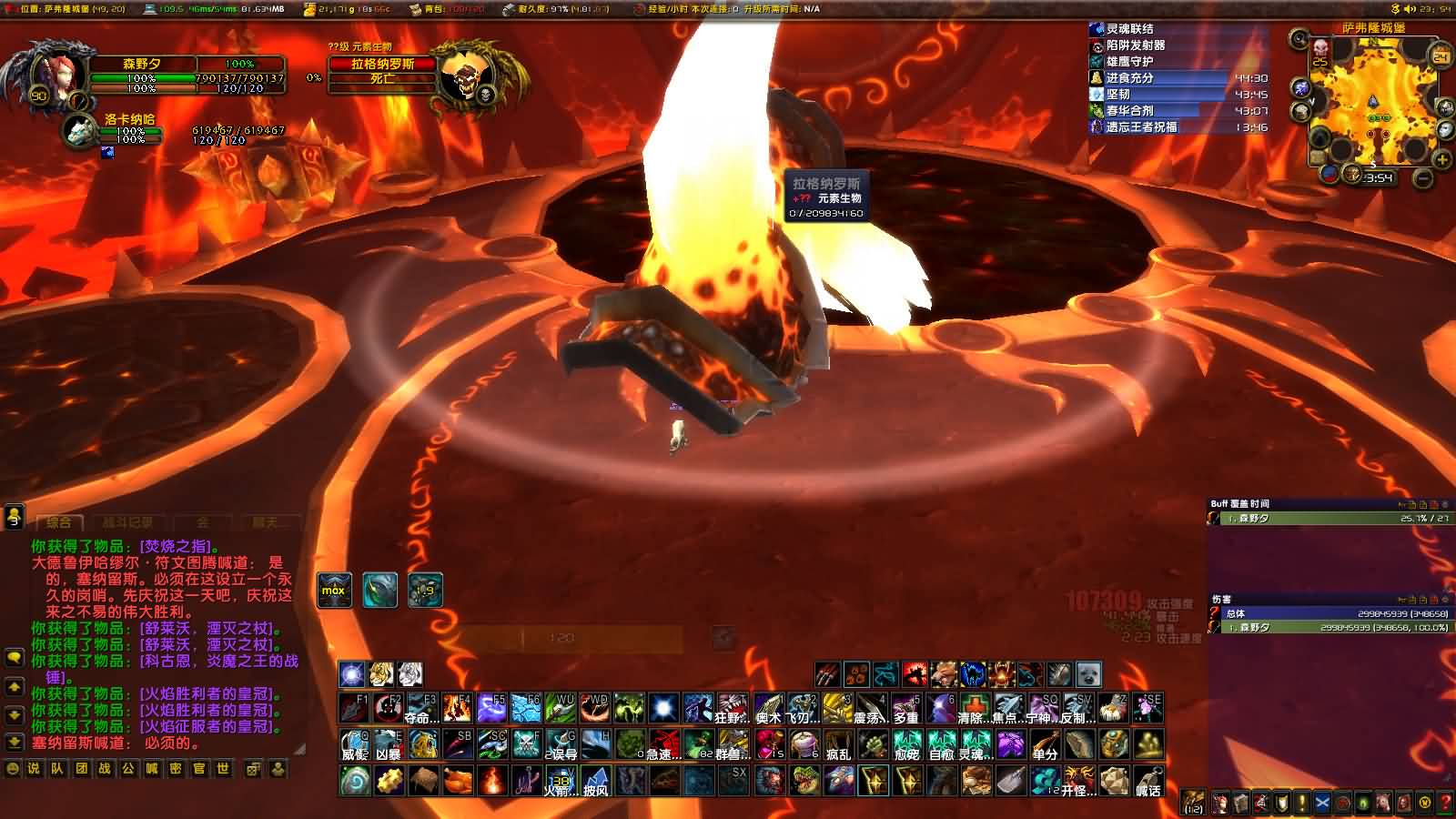Select the 综合 chat tab
Image resolution: width=1456 pixels, height=819 pixels.
coord(58,522)
